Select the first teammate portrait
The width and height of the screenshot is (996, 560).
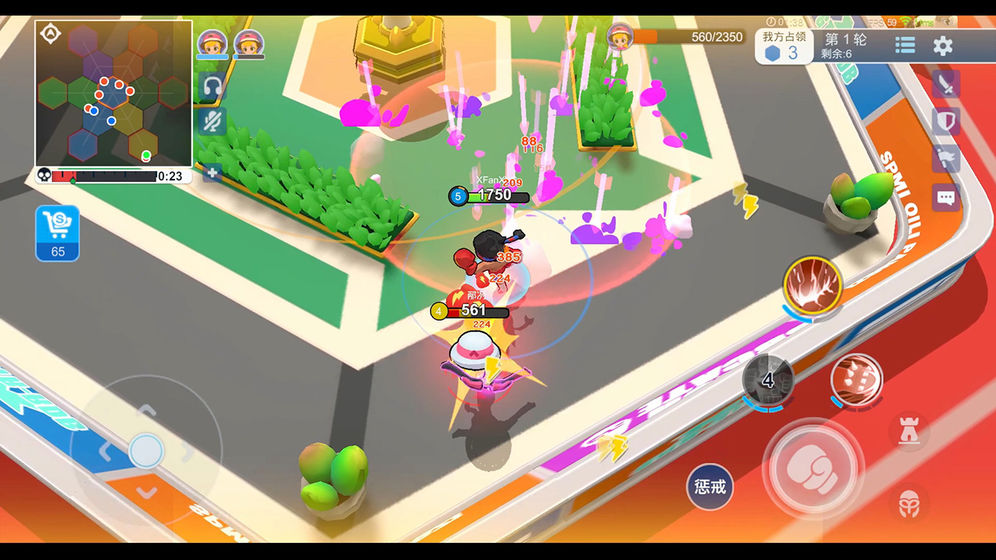[212, 42]
